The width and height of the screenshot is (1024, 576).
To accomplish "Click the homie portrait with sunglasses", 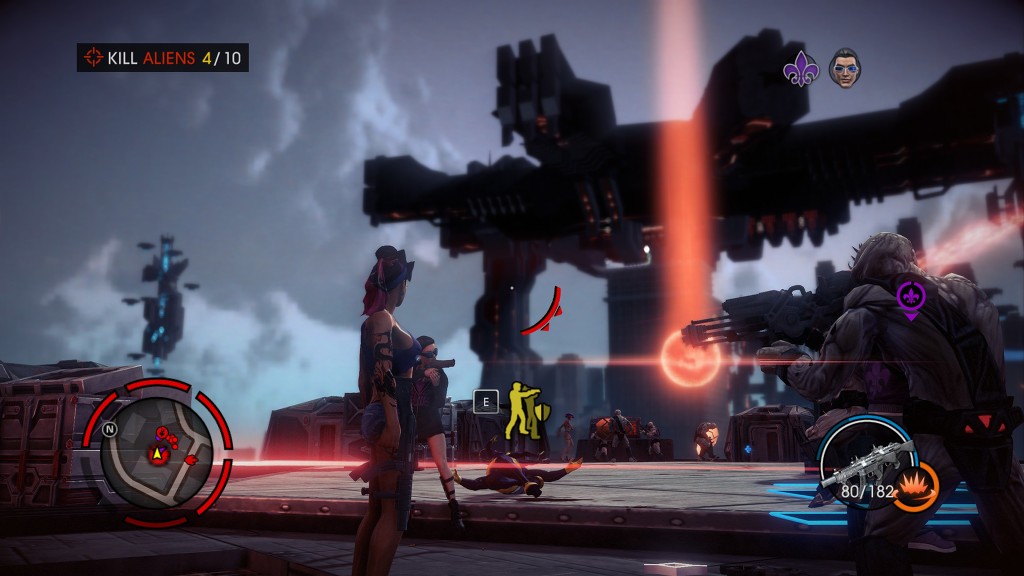I will click(845, 69).
